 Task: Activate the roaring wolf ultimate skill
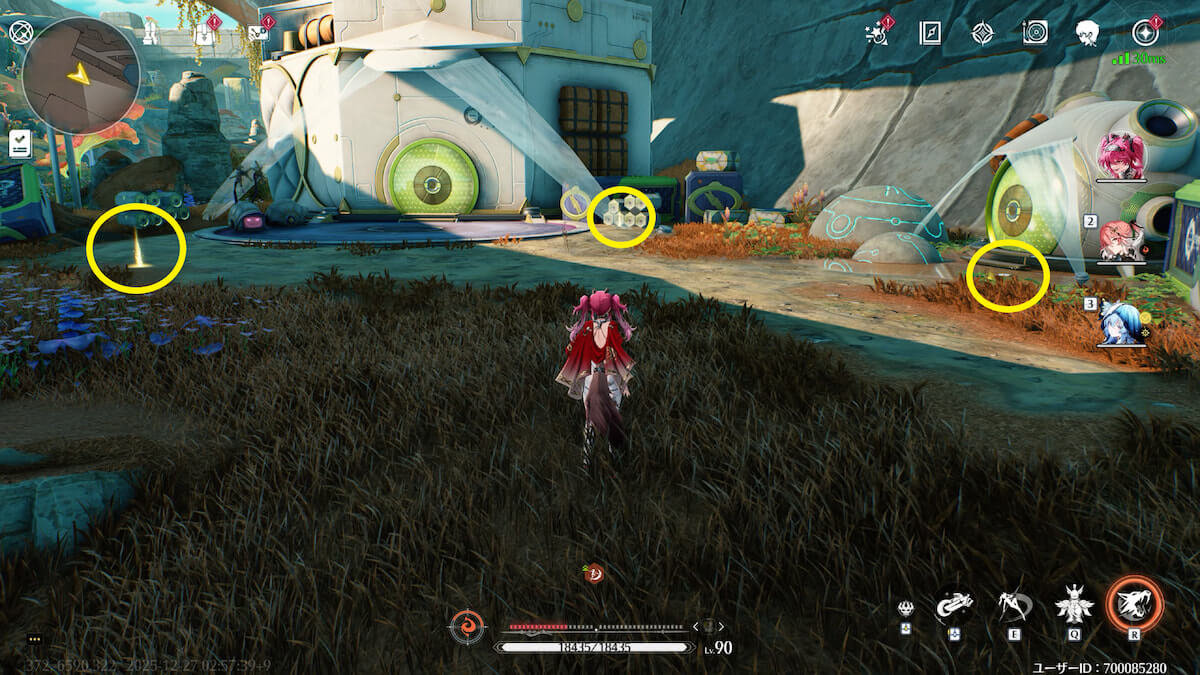click(1135, 605)
